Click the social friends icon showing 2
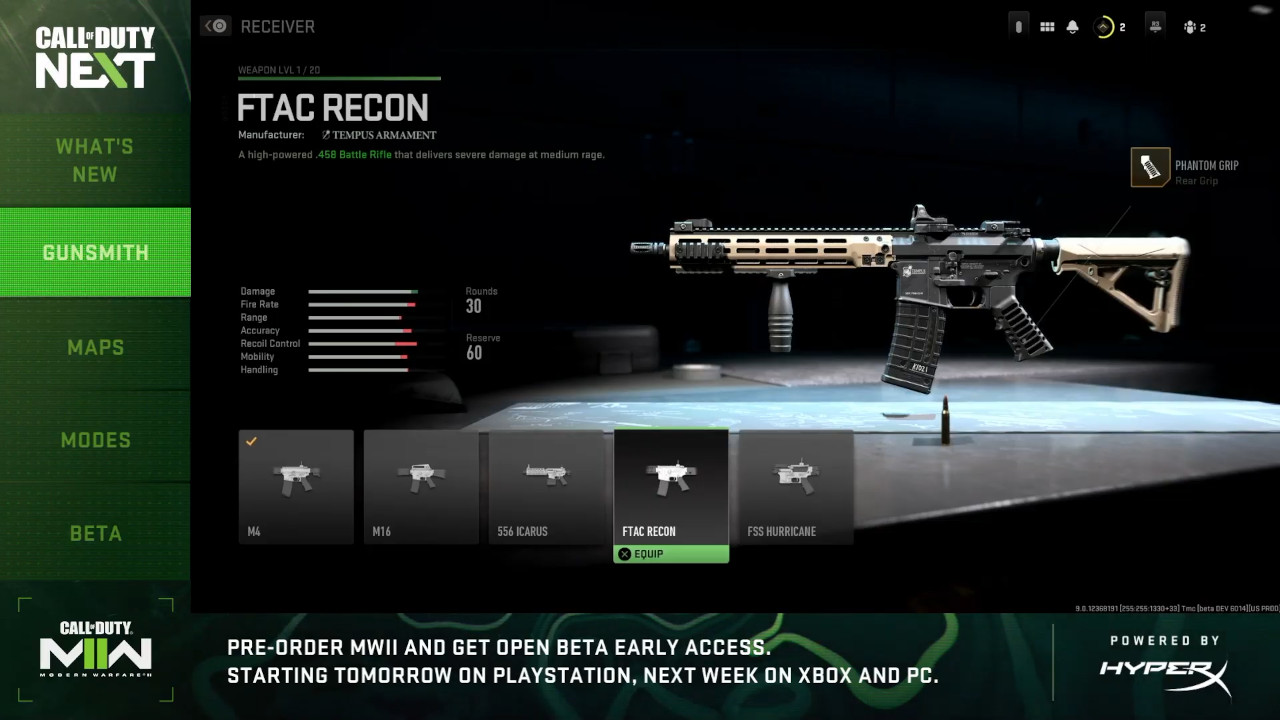 click(x=1192, y=25)
